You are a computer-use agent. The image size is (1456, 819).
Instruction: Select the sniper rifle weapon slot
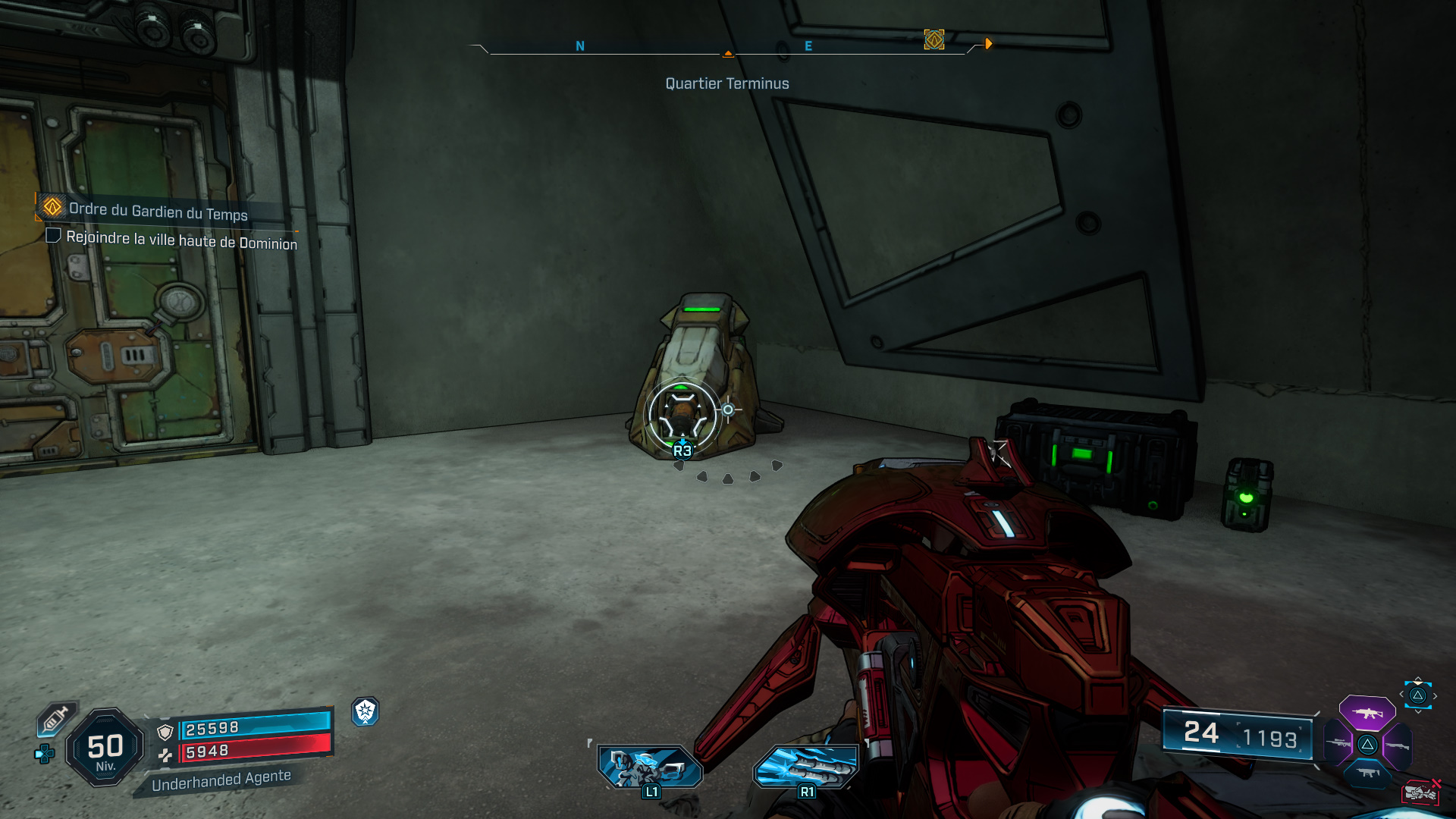pos(1338,742)
